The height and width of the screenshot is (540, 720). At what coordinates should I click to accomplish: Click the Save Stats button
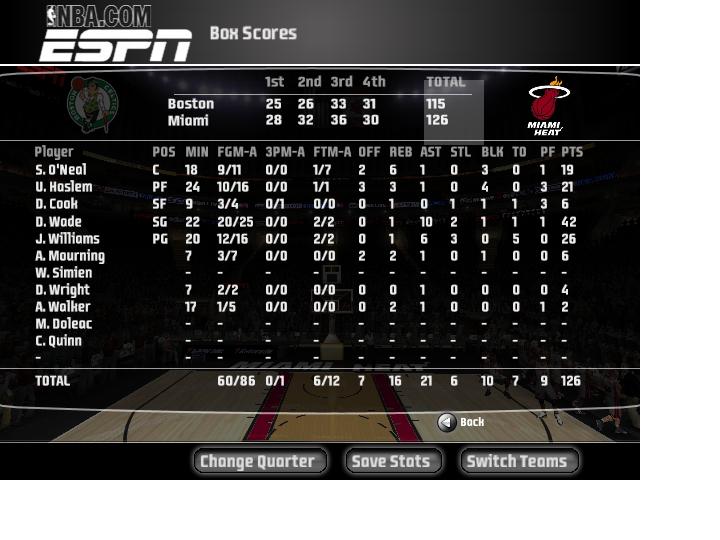click(393, 461)
